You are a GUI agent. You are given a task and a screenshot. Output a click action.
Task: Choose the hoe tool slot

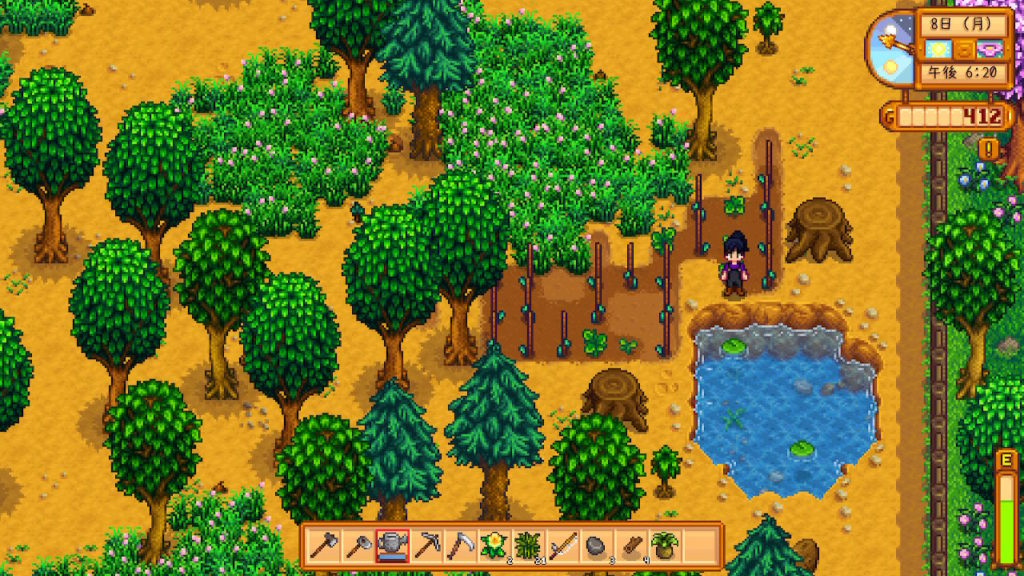coord(358,546)
